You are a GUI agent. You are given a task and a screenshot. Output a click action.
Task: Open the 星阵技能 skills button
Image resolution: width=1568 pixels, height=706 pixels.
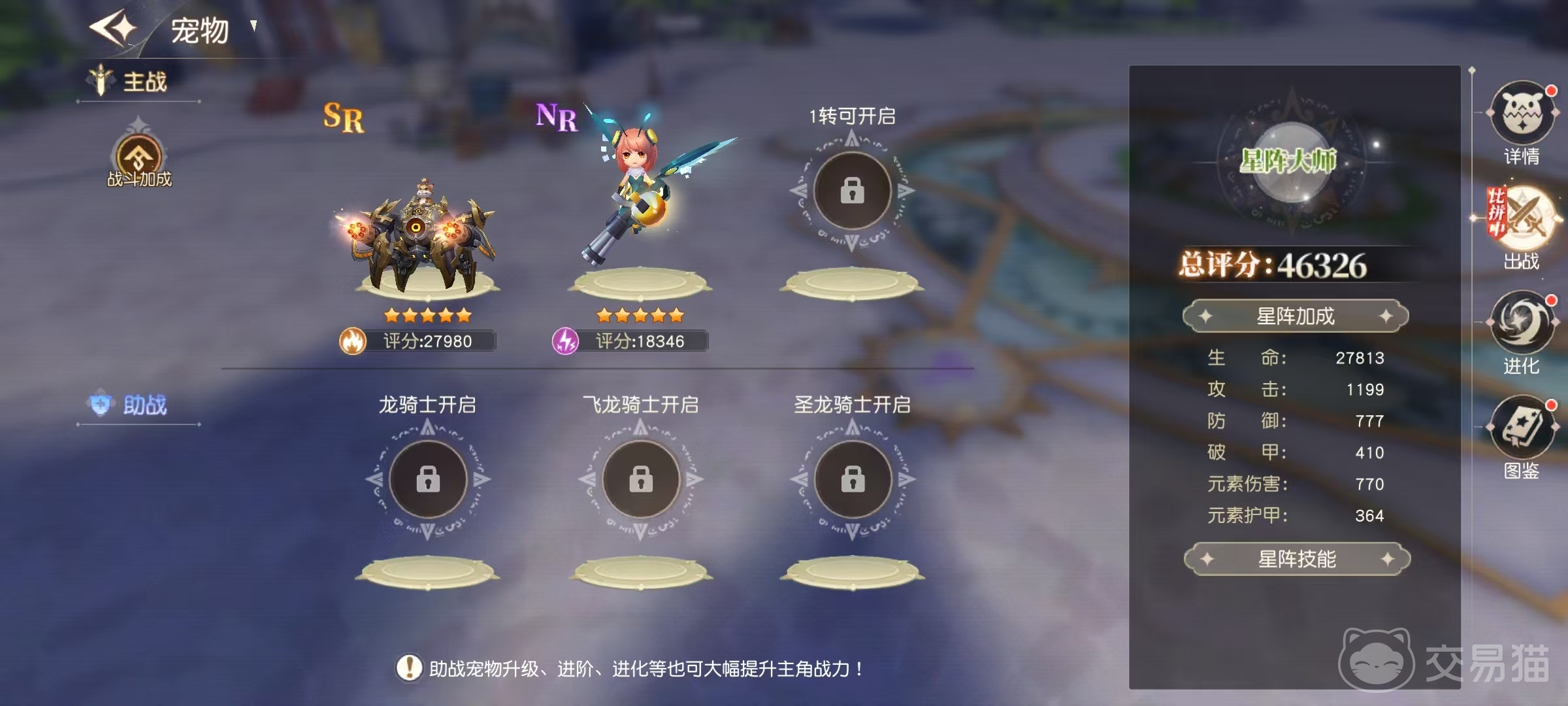point(1297,559)
